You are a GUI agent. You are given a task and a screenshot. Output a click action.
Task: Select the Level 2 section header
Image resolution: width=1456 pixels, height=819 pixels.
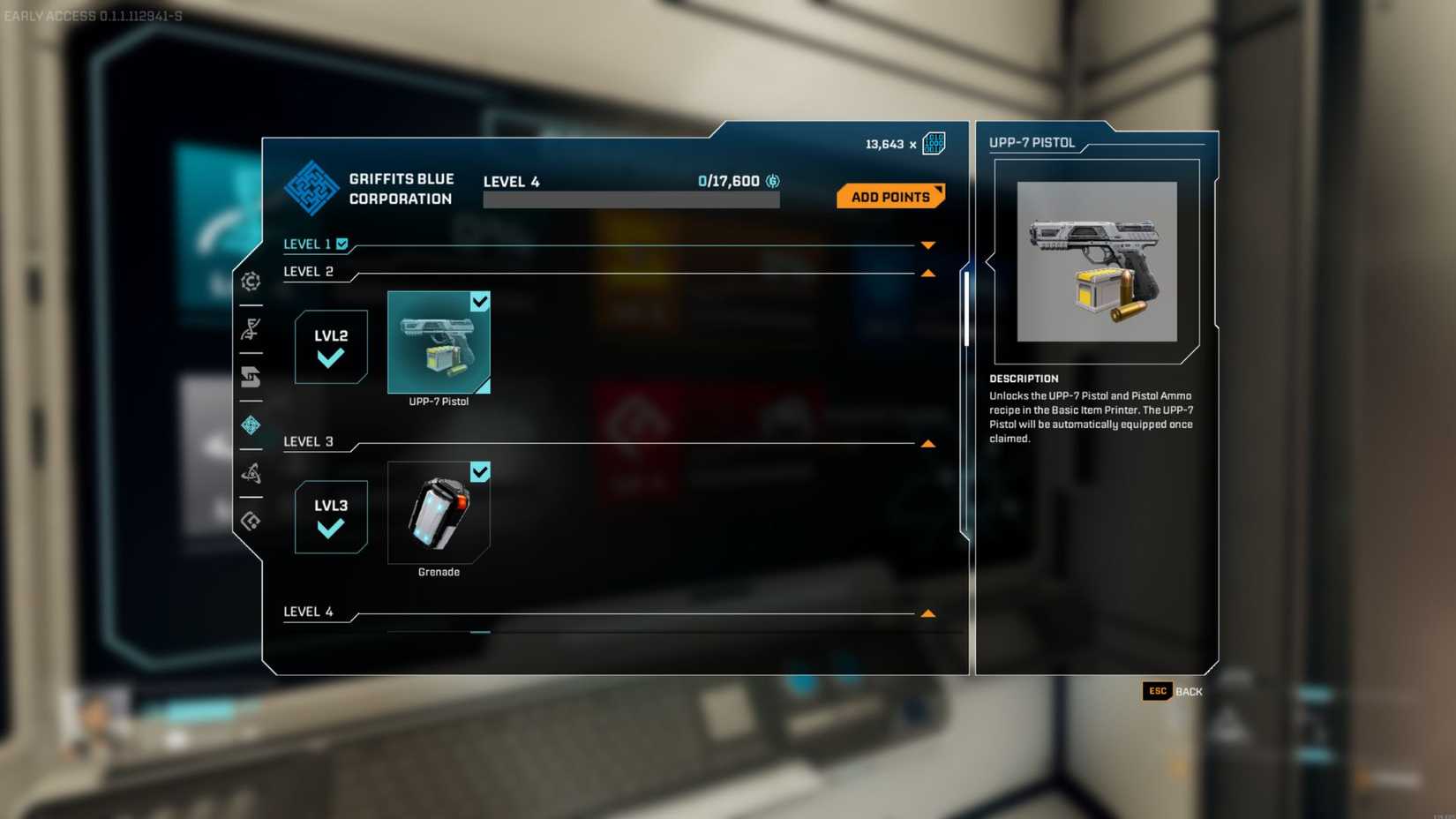pos(308,272)
